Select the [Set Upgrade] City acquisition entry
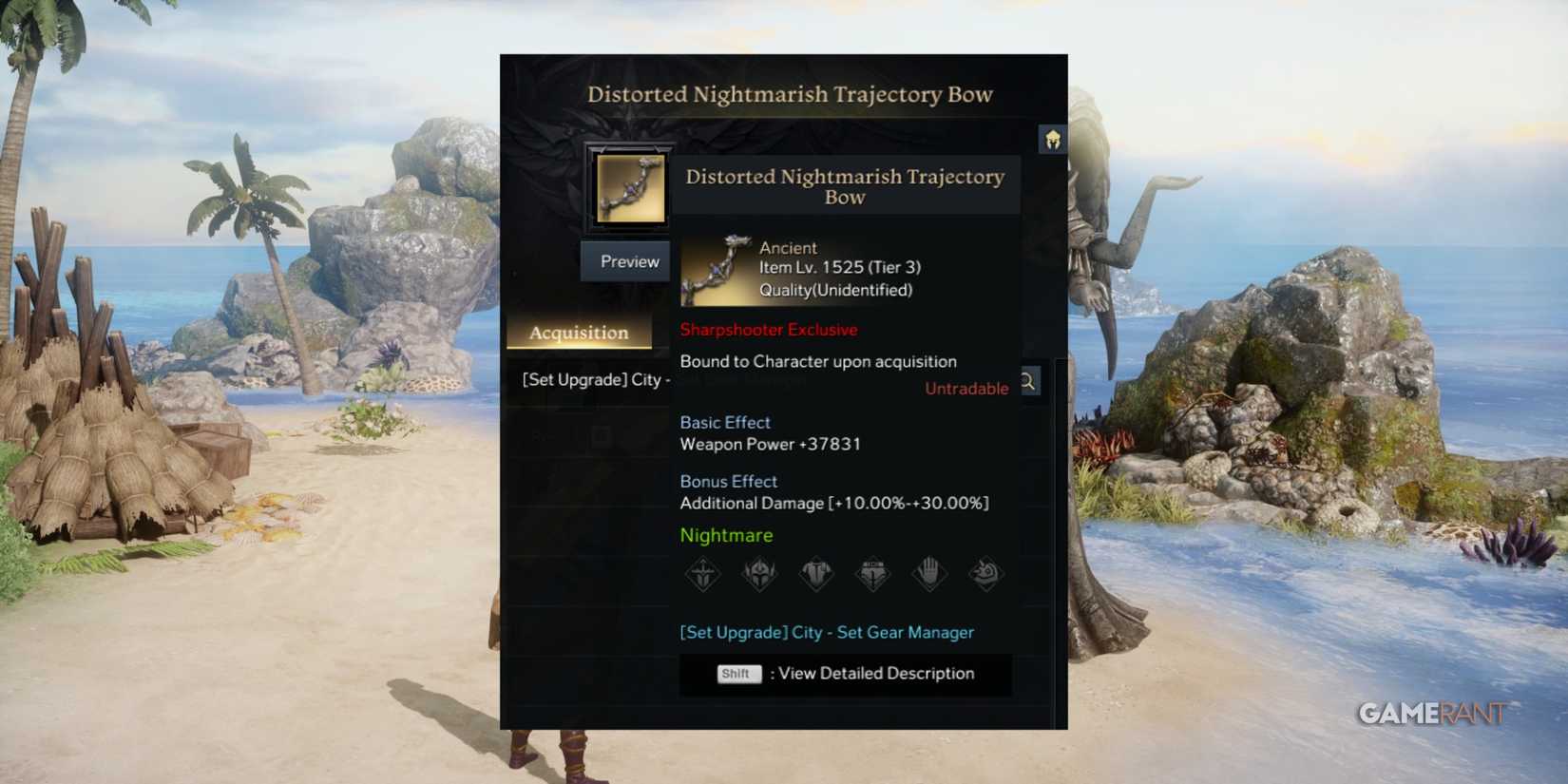Screen dimensions: 1568x784 coord(594,379)
